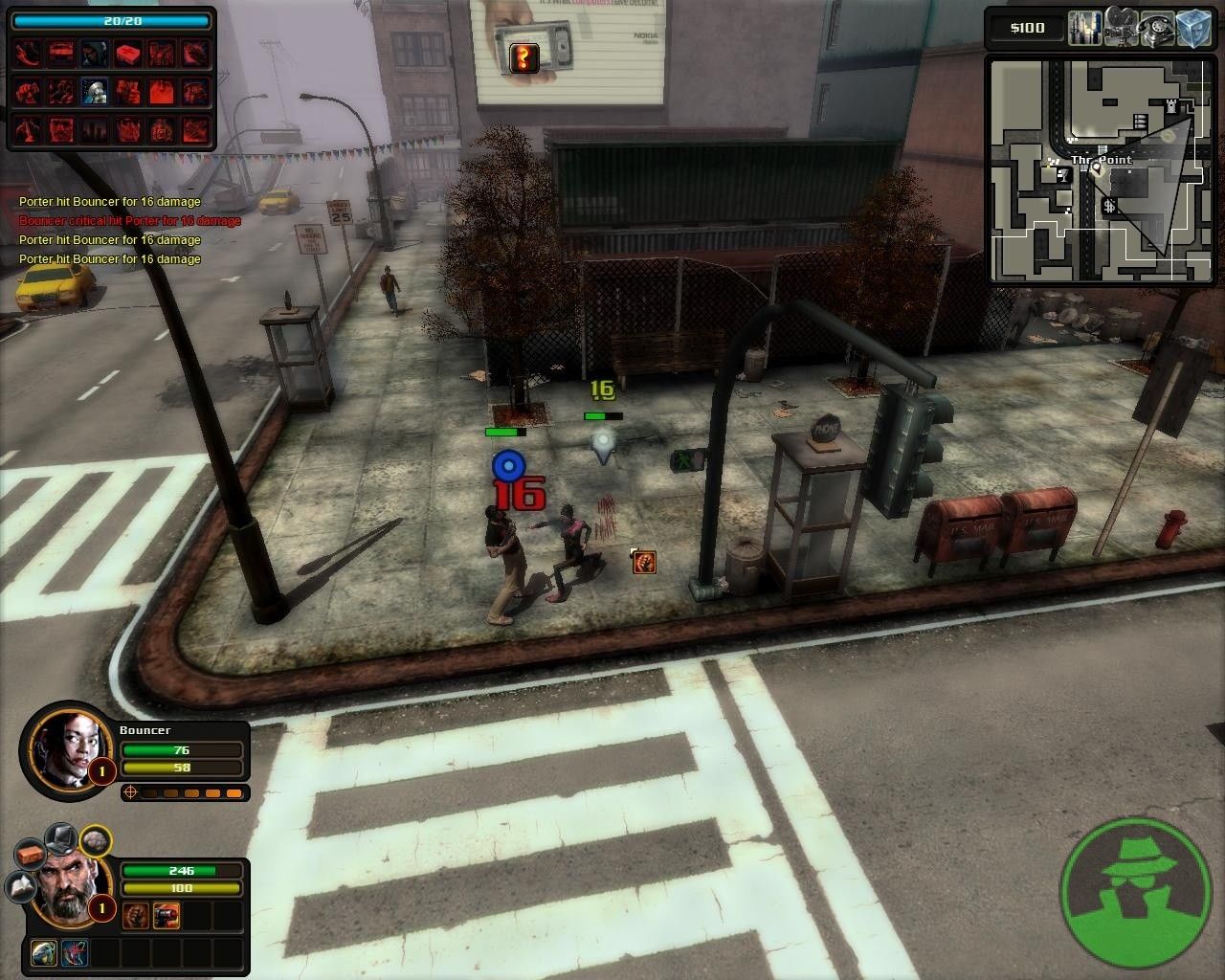Image resolution: width=1225 pixels, height=980 pixels.
Task: Activate the red gun ability
Action: [x=167, y=914]
